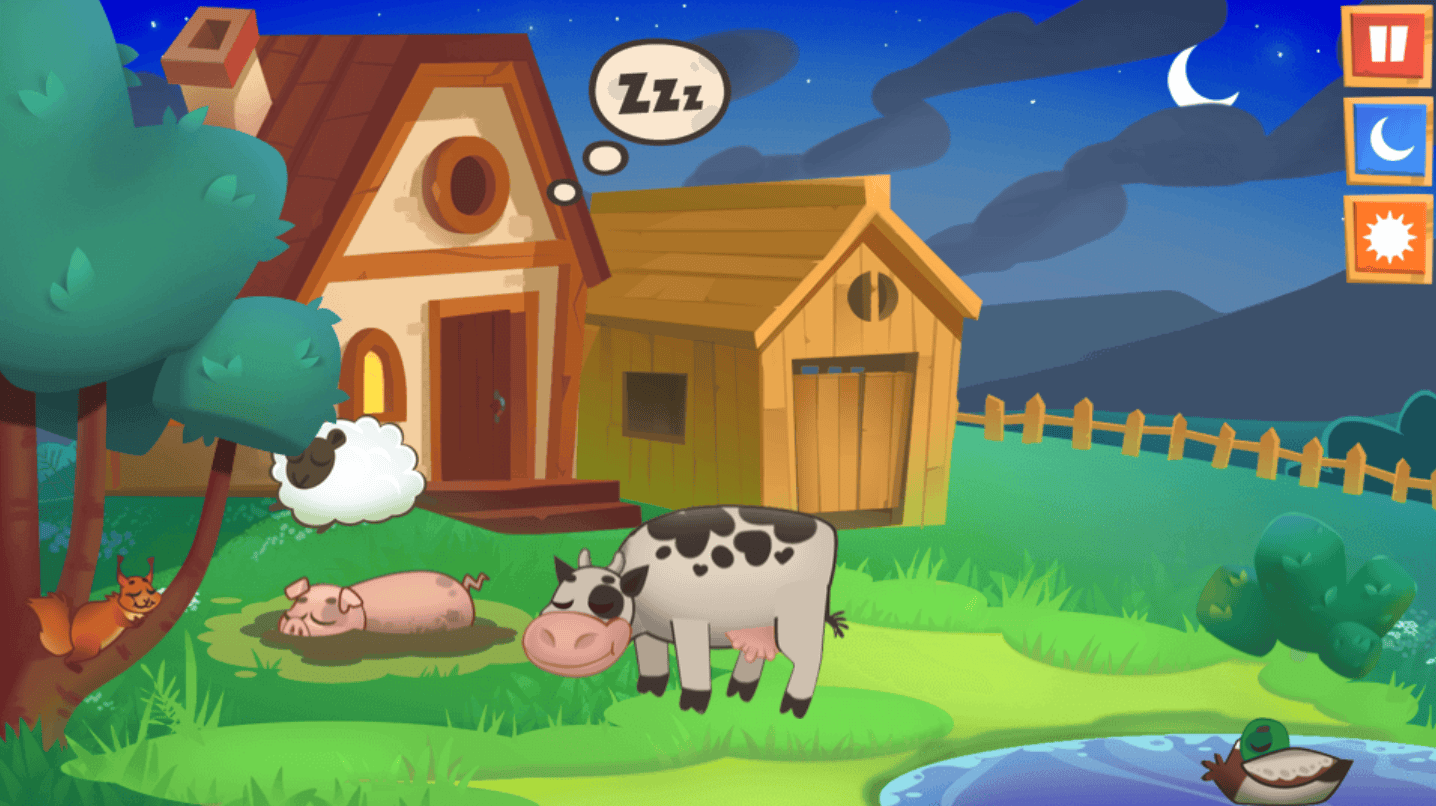
Task: Tap the Zzz thought bubble
Action: [x=660, y=90]
